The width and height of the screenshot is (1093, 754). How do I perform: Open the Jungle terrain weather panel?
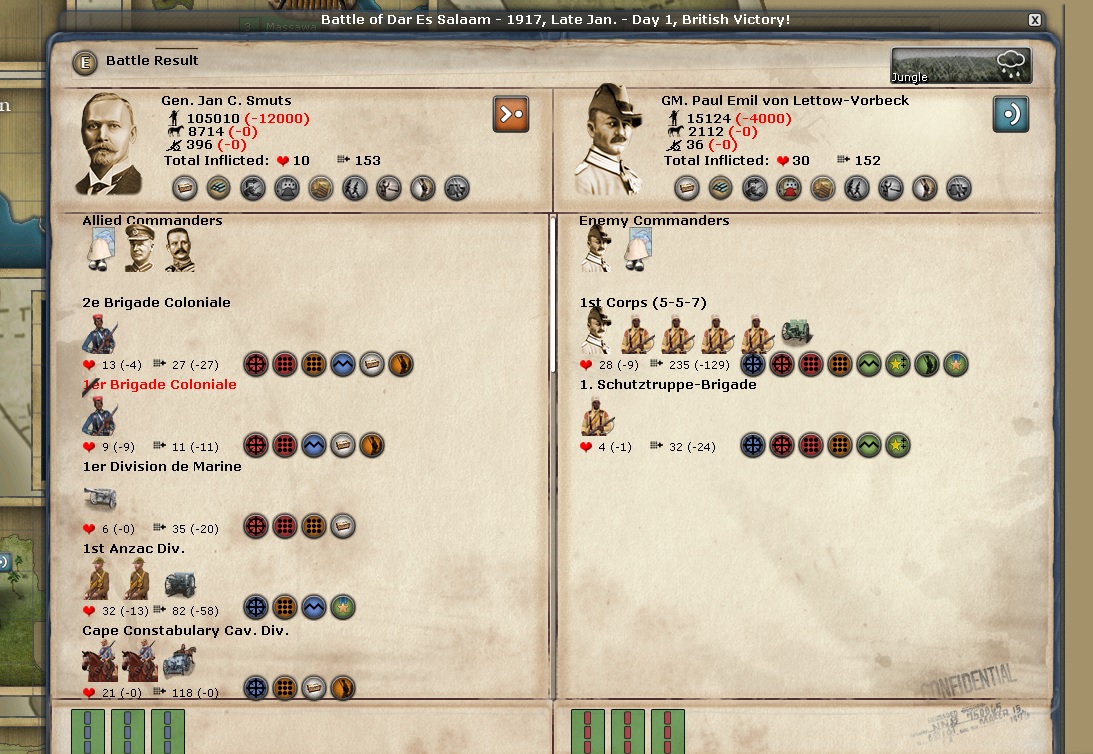(961, 66)
